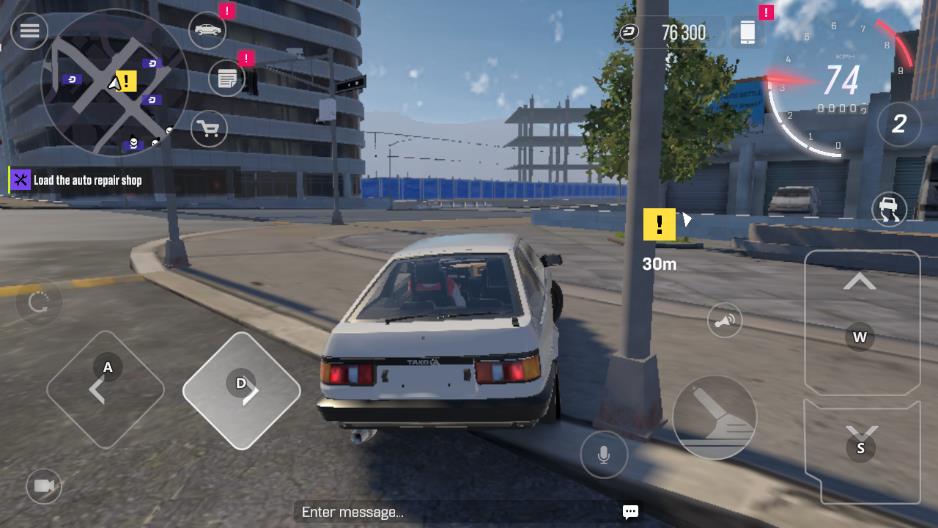The image size is (938, 528).
Task: Steer right with the D arrow button
Action: 242,389
